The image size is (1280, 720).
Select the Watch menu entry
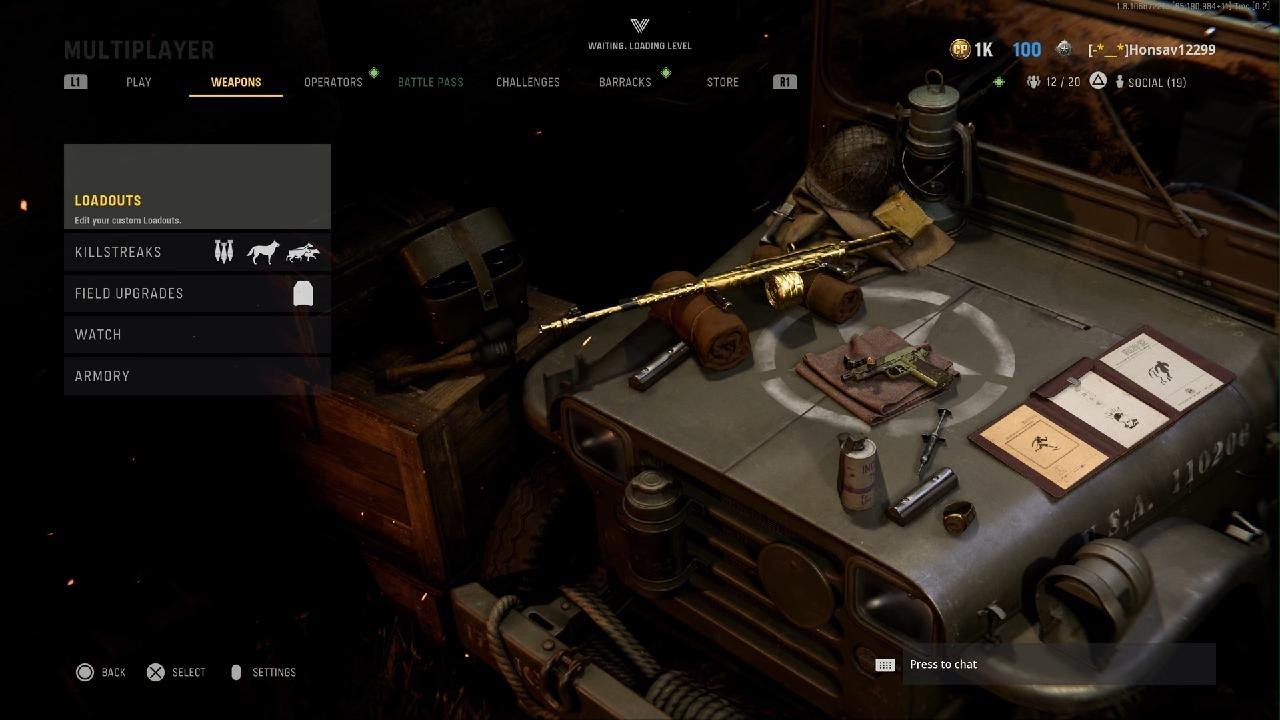[197, 334]
